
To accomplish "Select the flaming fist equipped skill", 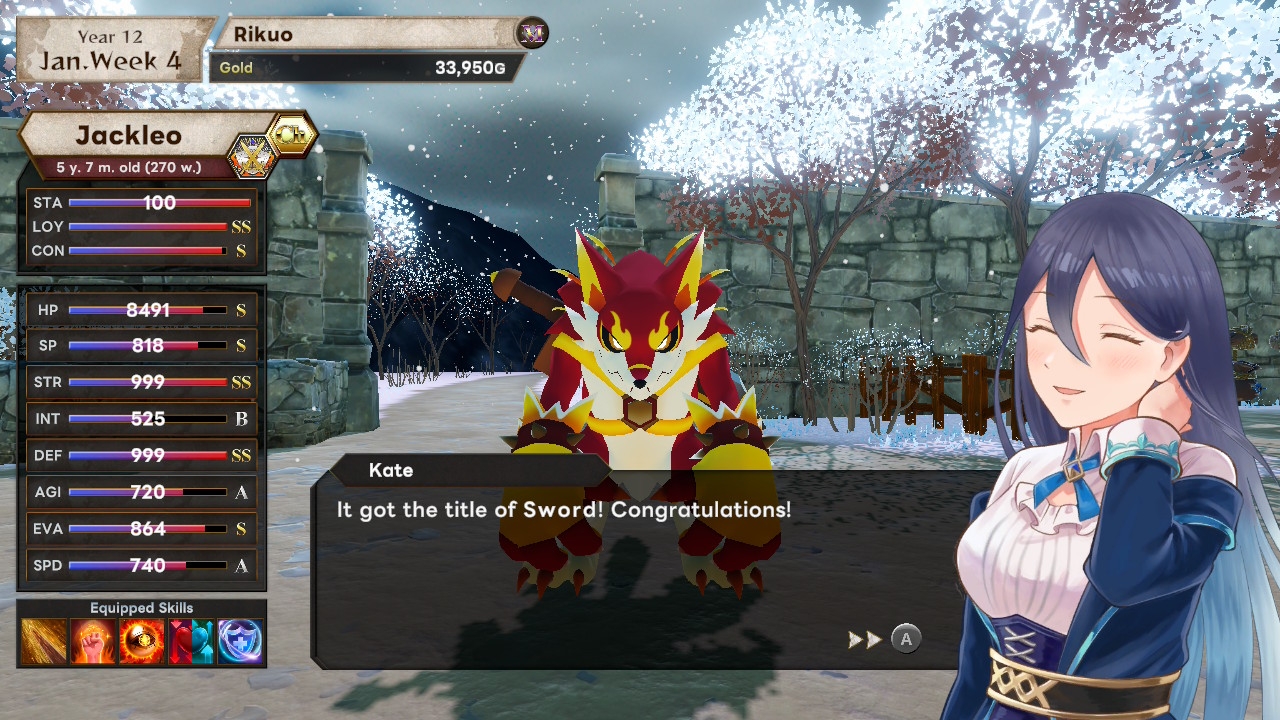I will click(92, 641).
